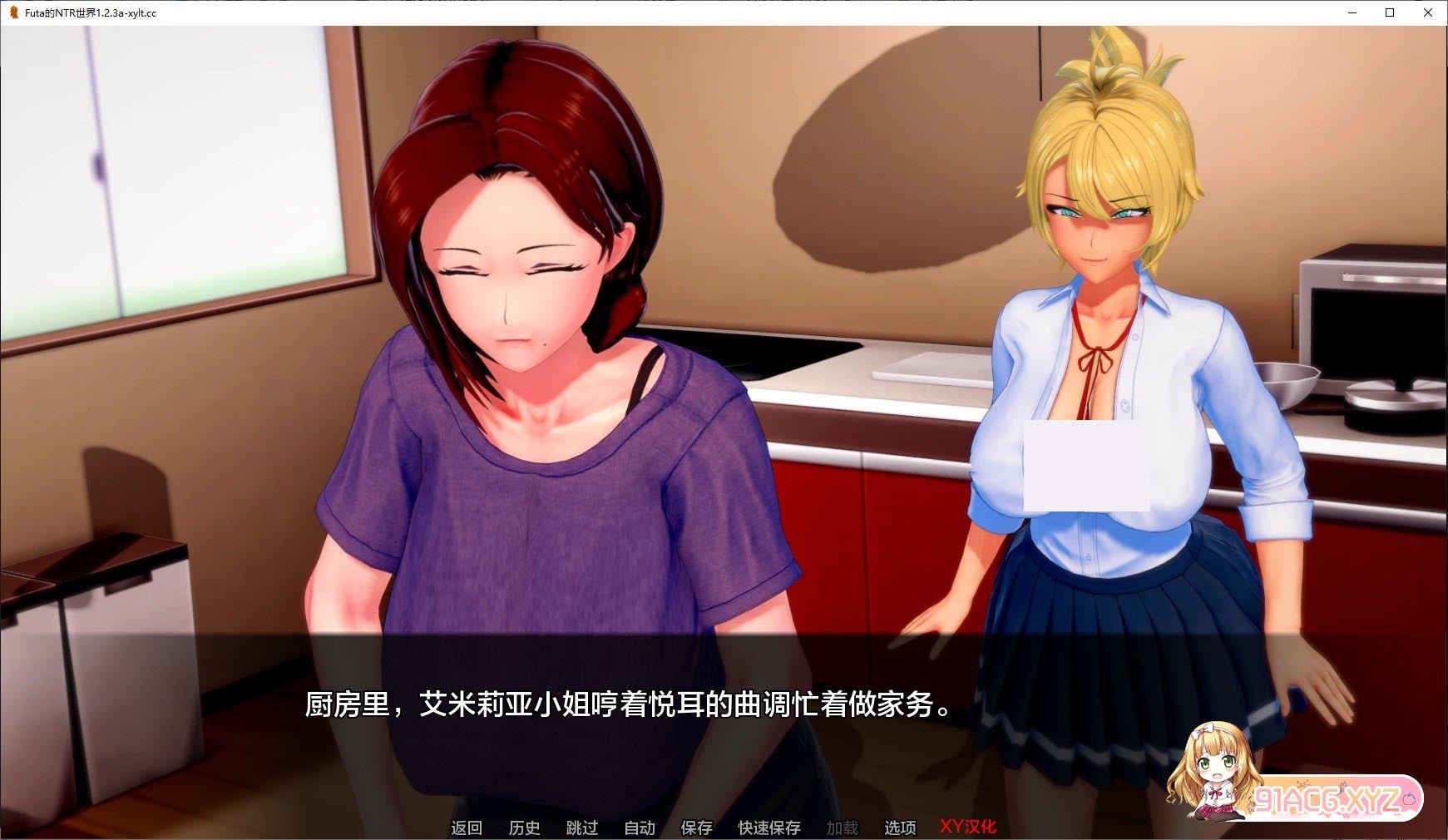Open the 选项 (options) settings screen
Screen dimensions: 1448x840
(899, 828)
